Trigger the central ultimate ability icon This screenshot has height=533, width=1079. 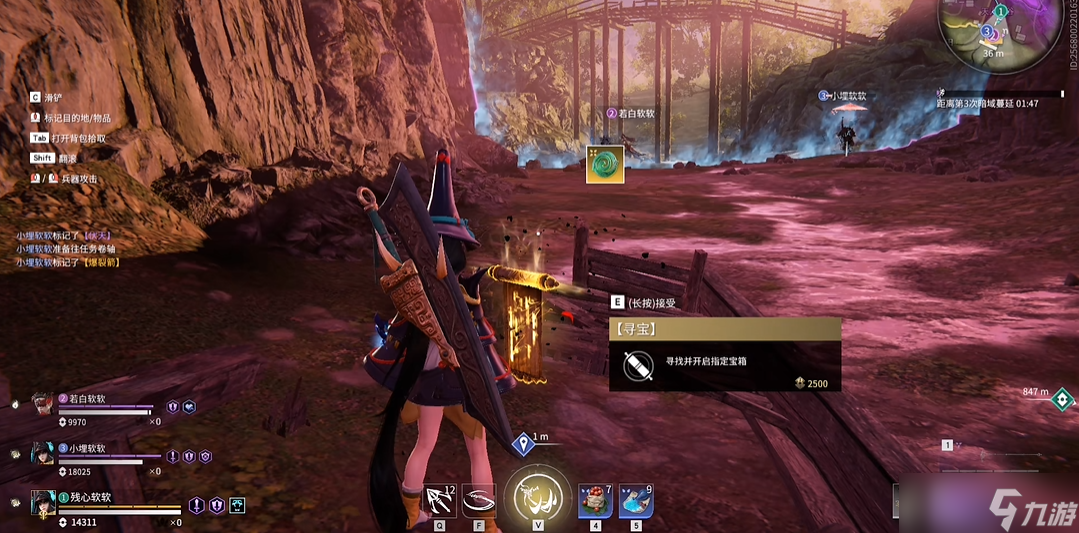pyautogui.click(x=538, y=494)
